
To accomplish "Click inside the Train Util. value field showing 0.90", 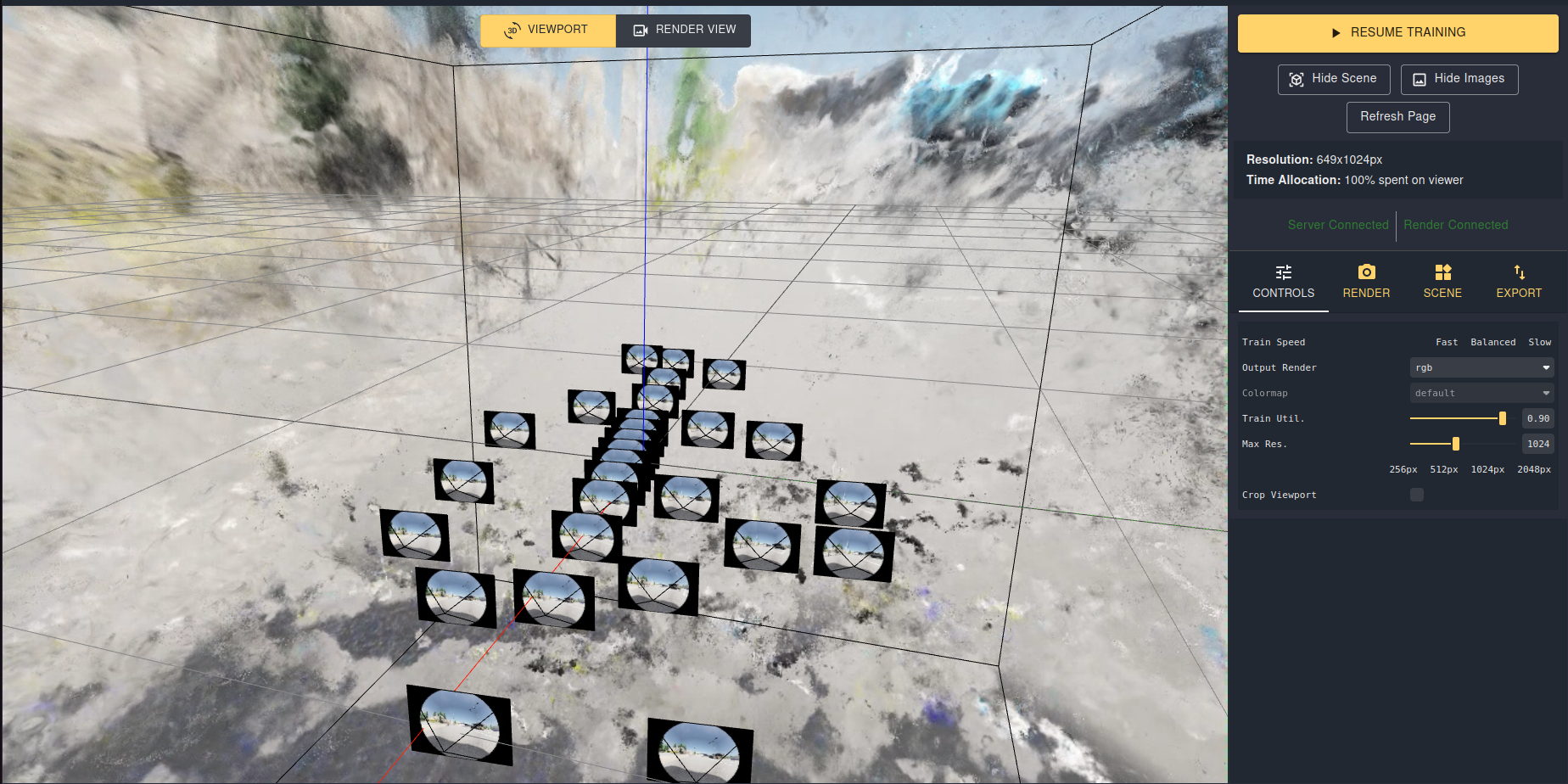I will pos(1537,417).
